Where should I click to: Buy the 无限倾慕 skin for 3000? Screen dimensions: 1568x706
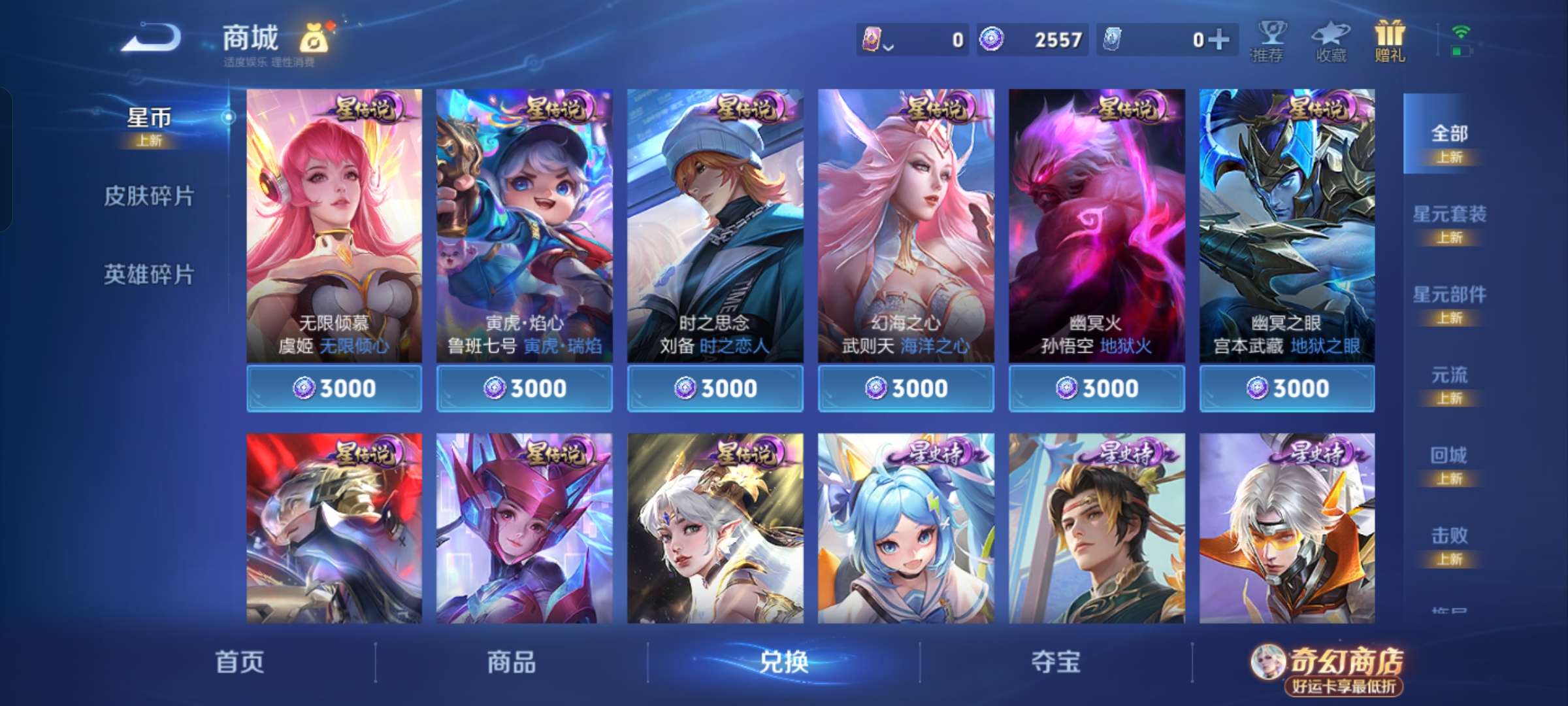(x=334, y=388)
